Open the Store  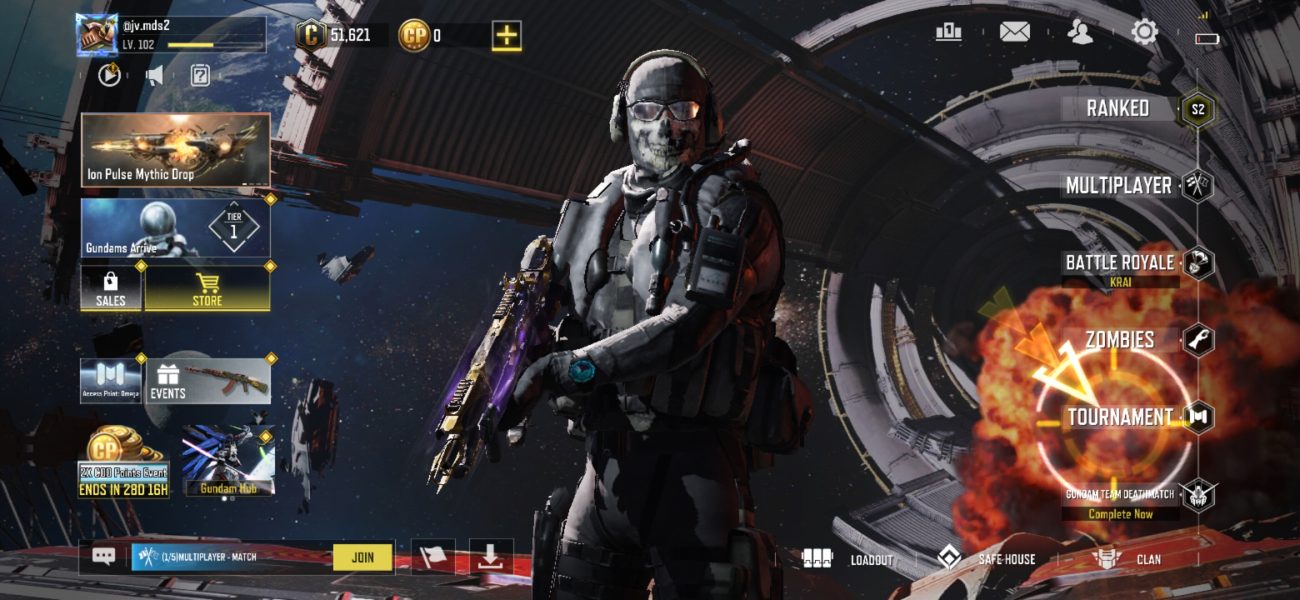pos(207,288)
